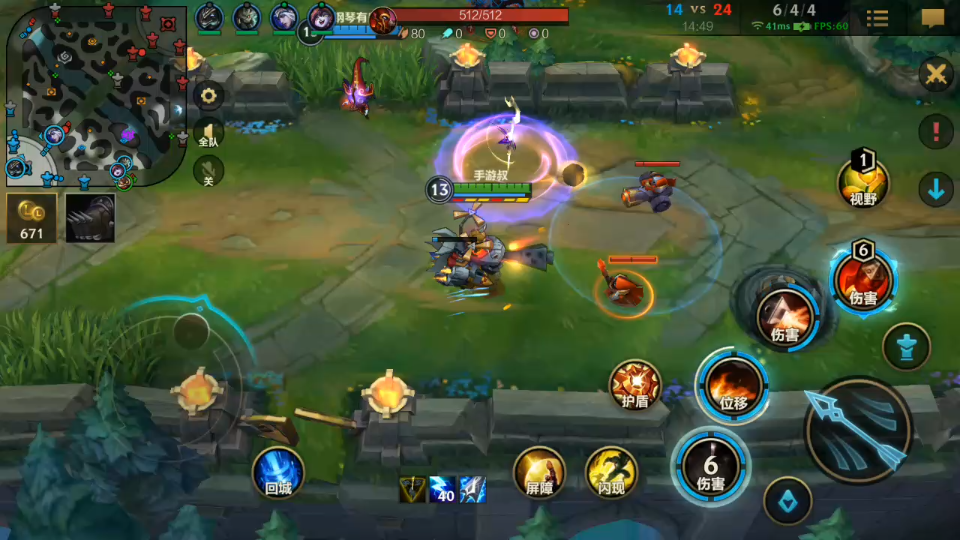This screenshot has height=540, width=960.
Task: Cast the 位移 dash ability
Action: 732,386
